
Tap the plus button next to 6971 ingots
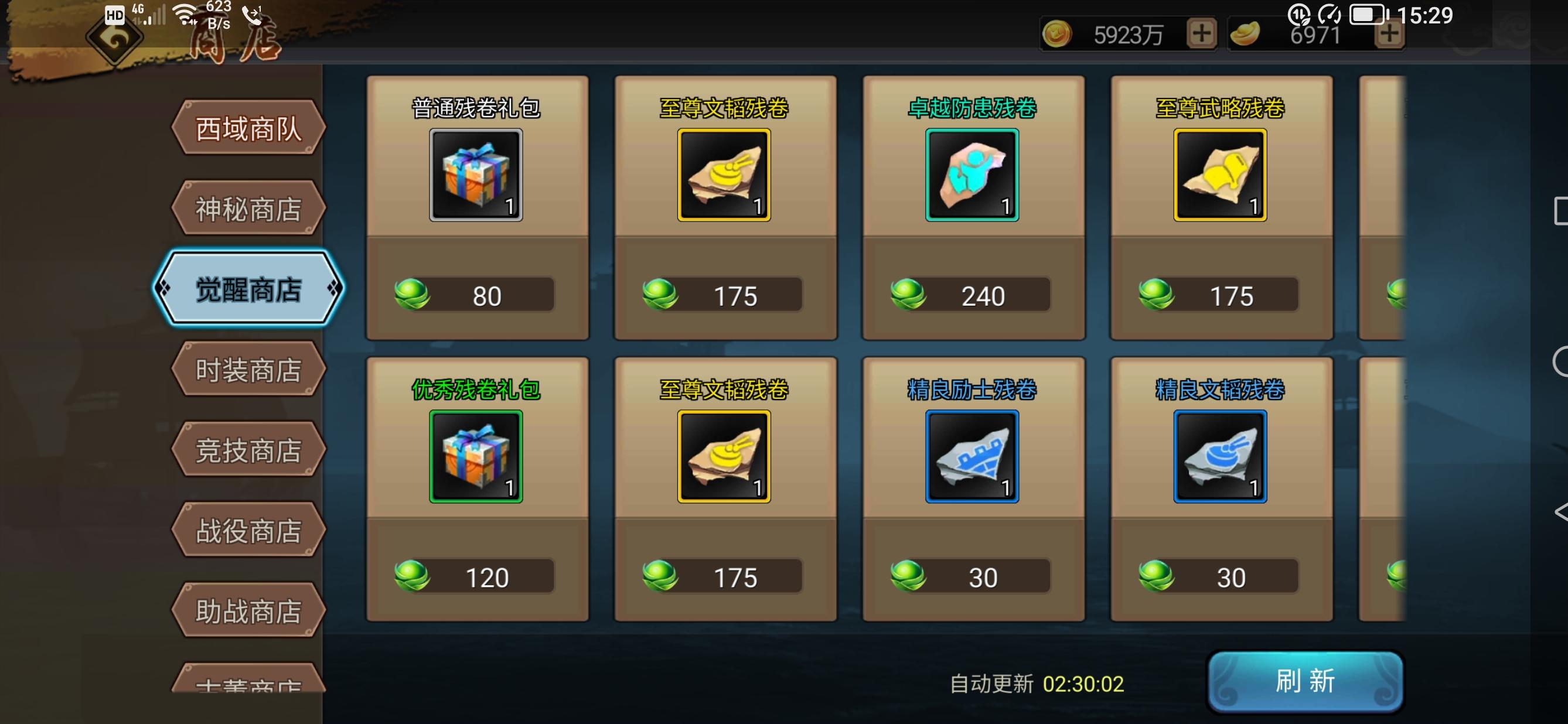click(x=1389, y=35)
